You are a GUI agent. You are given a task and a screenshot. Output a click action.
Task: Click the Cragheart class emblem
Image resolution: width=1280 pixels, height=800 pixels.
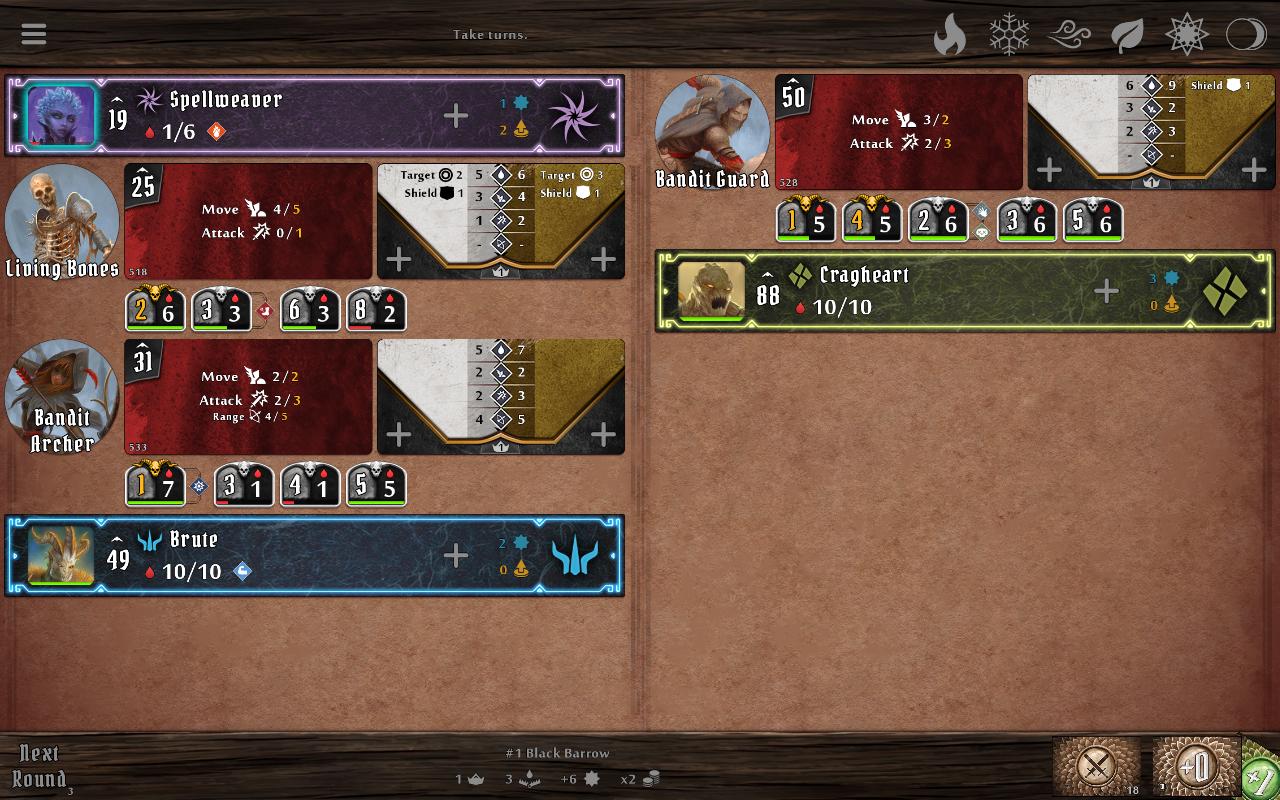(x=1227, y=292)
